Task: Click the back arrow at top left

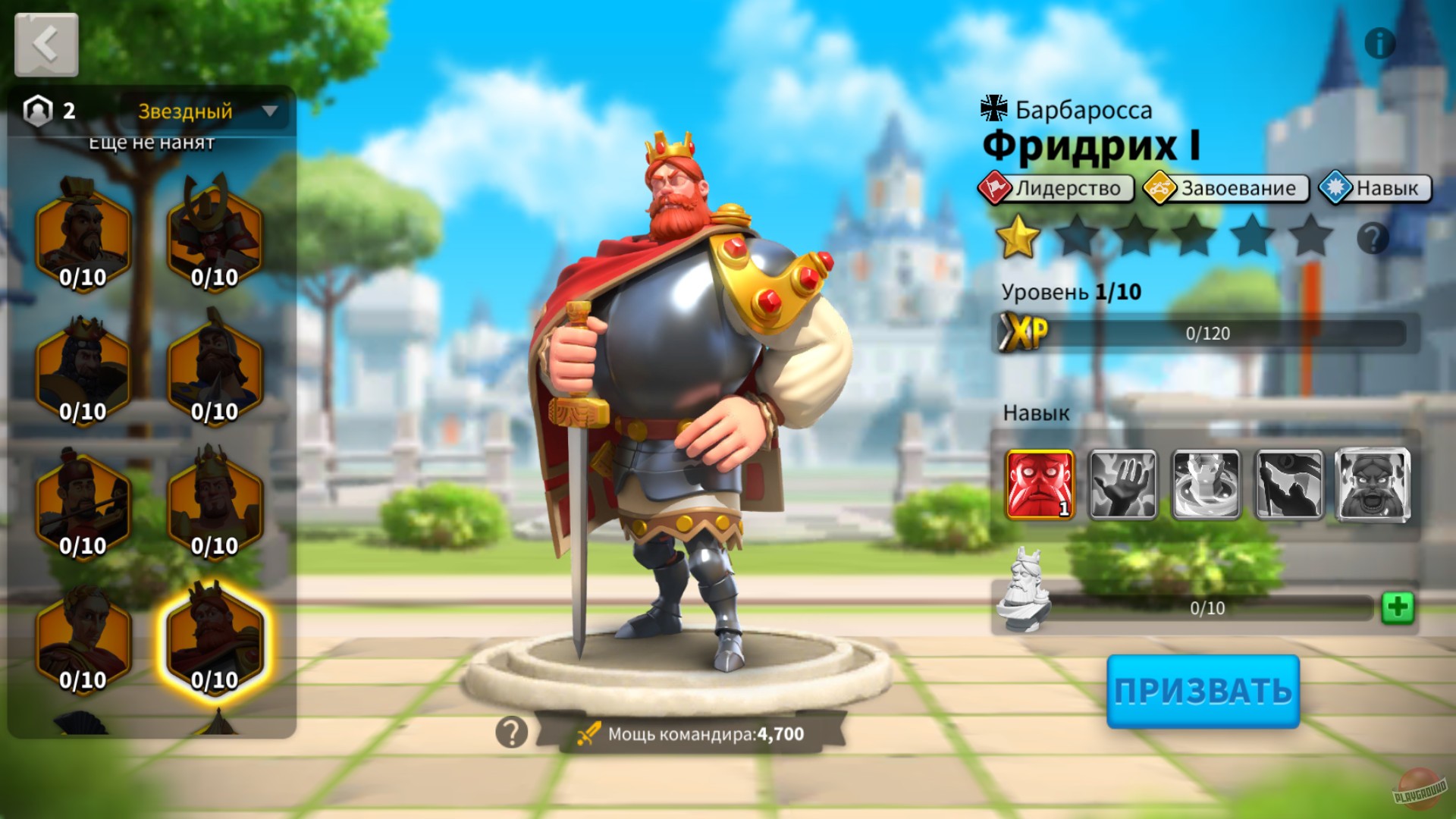Action: [x=45, y=43]
